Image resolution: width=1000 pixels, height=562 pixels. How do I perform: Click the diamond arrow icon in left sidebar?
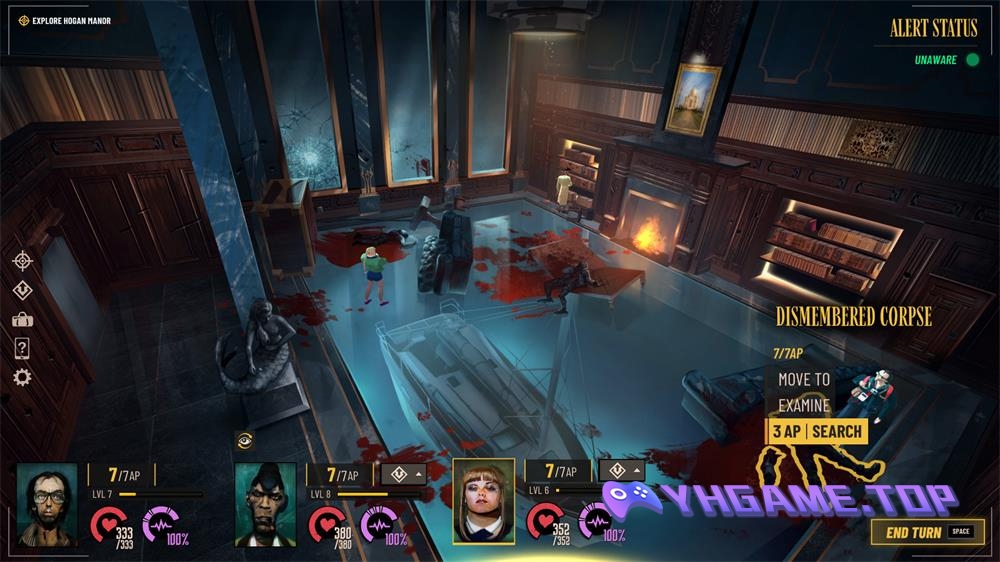click(22, 290)
